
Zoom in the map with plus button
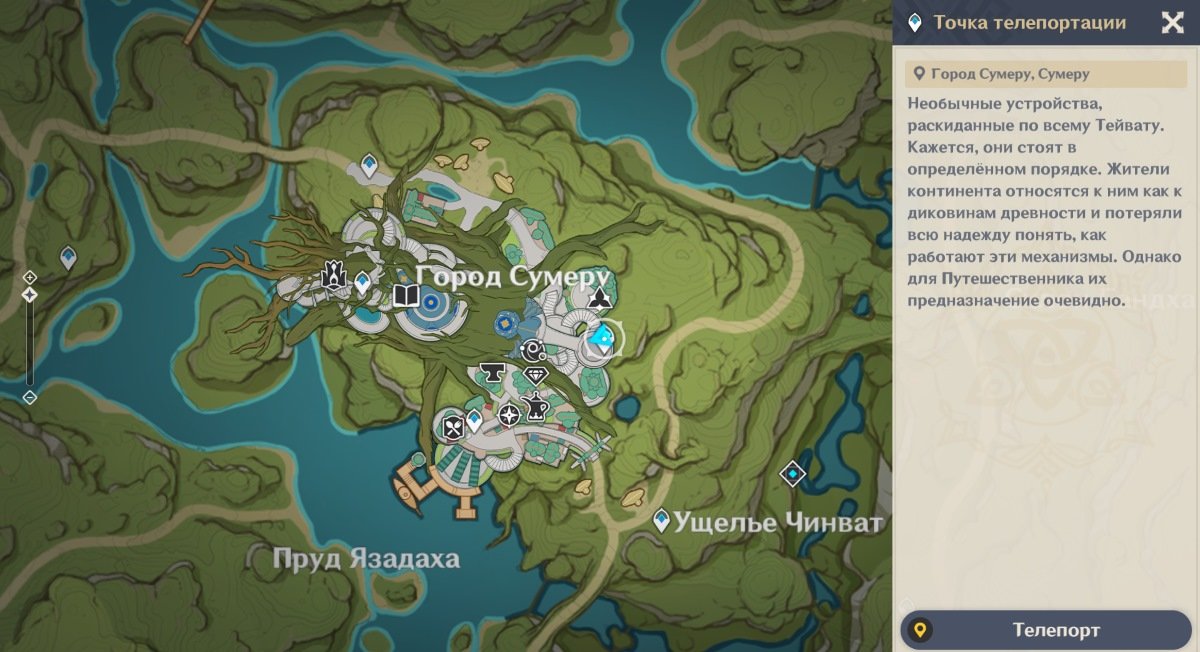point(30,277)
